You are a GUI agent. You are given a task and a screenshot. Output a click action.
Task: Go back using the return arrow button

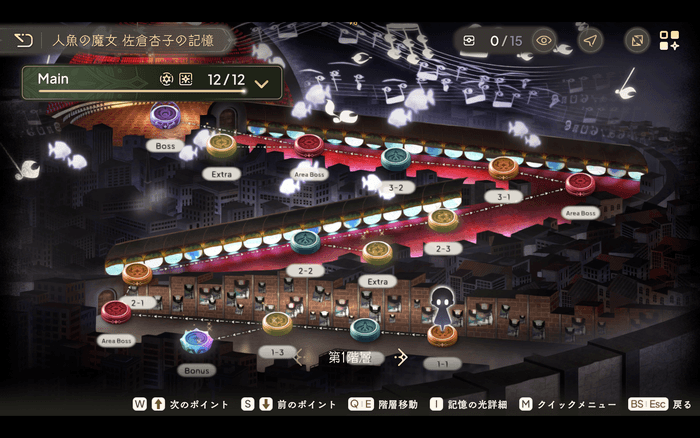click(23, 41)
